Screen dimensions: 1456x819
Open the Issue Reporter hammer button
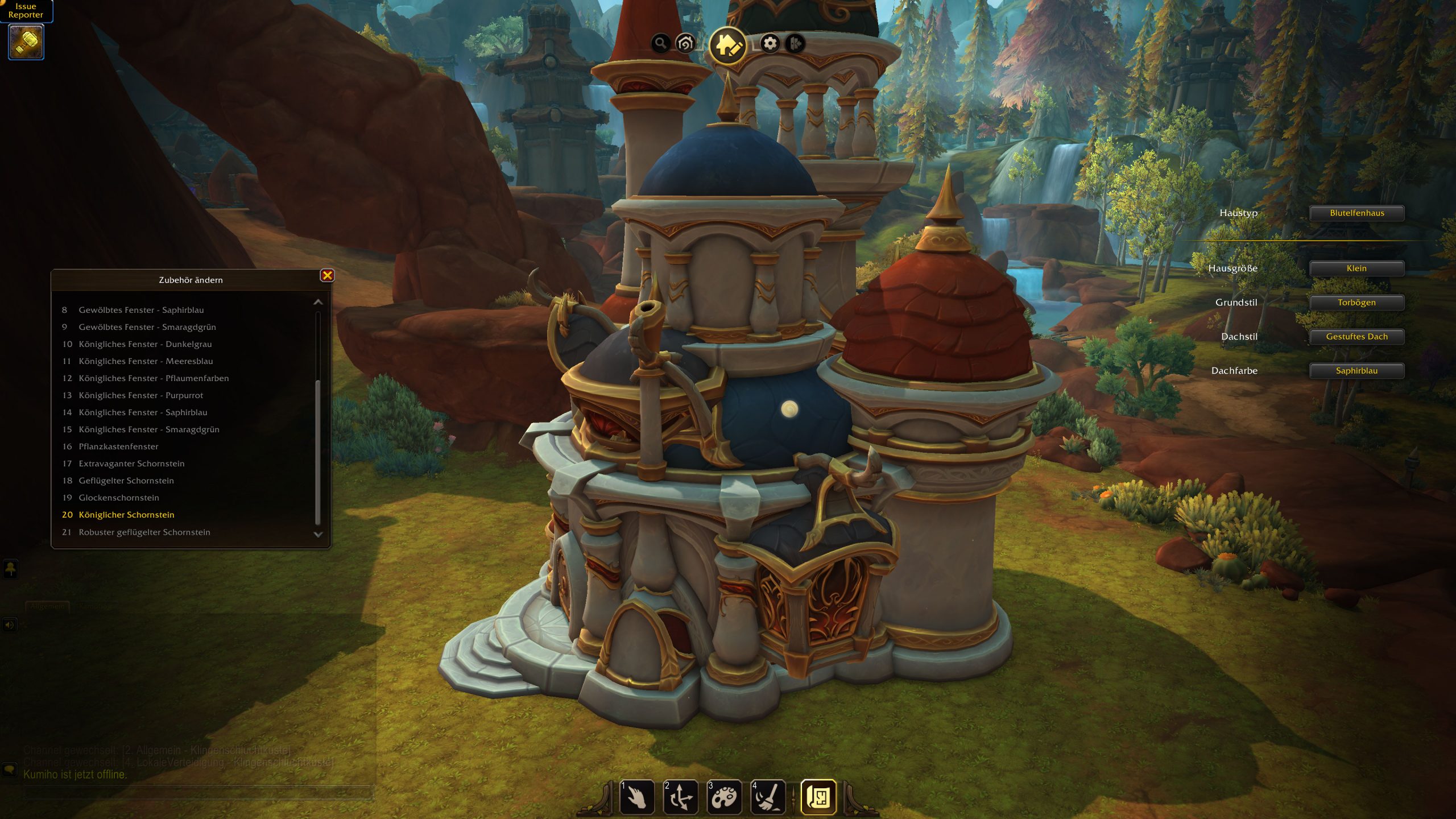click(26, 42)
